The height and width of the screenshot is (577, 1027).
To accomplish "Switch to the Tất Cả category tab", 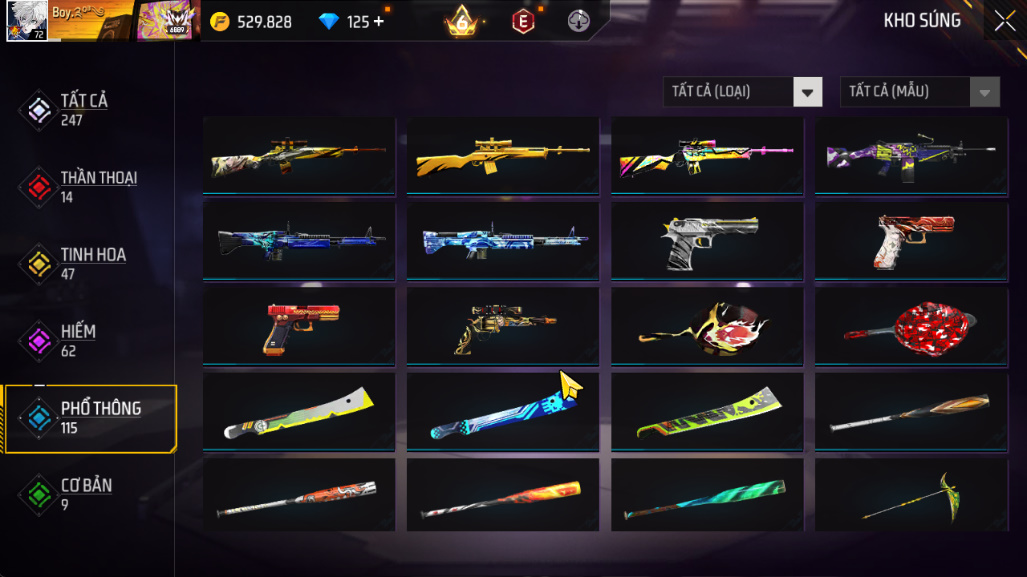I will [x=84, y=110].
